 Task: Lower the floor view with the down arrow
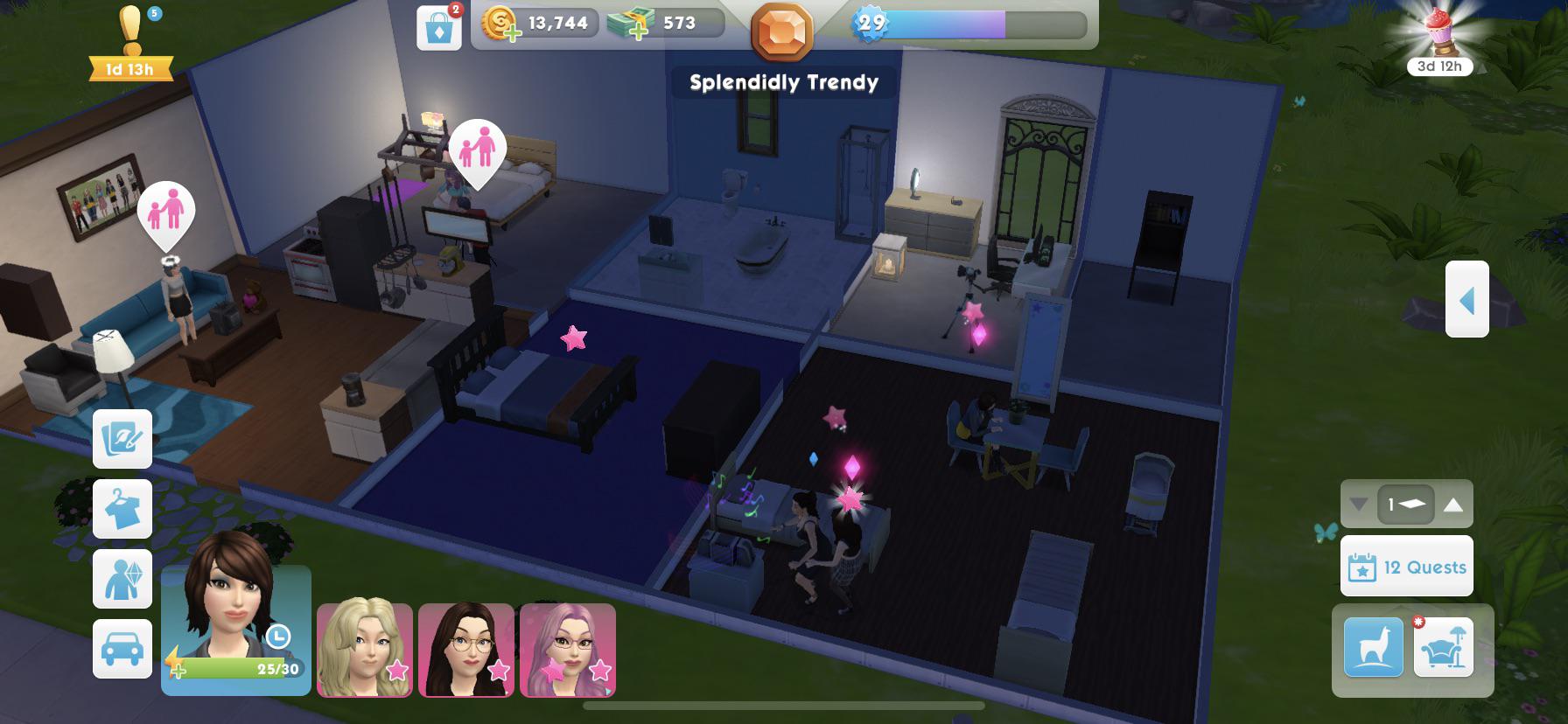pos(1359,503)
